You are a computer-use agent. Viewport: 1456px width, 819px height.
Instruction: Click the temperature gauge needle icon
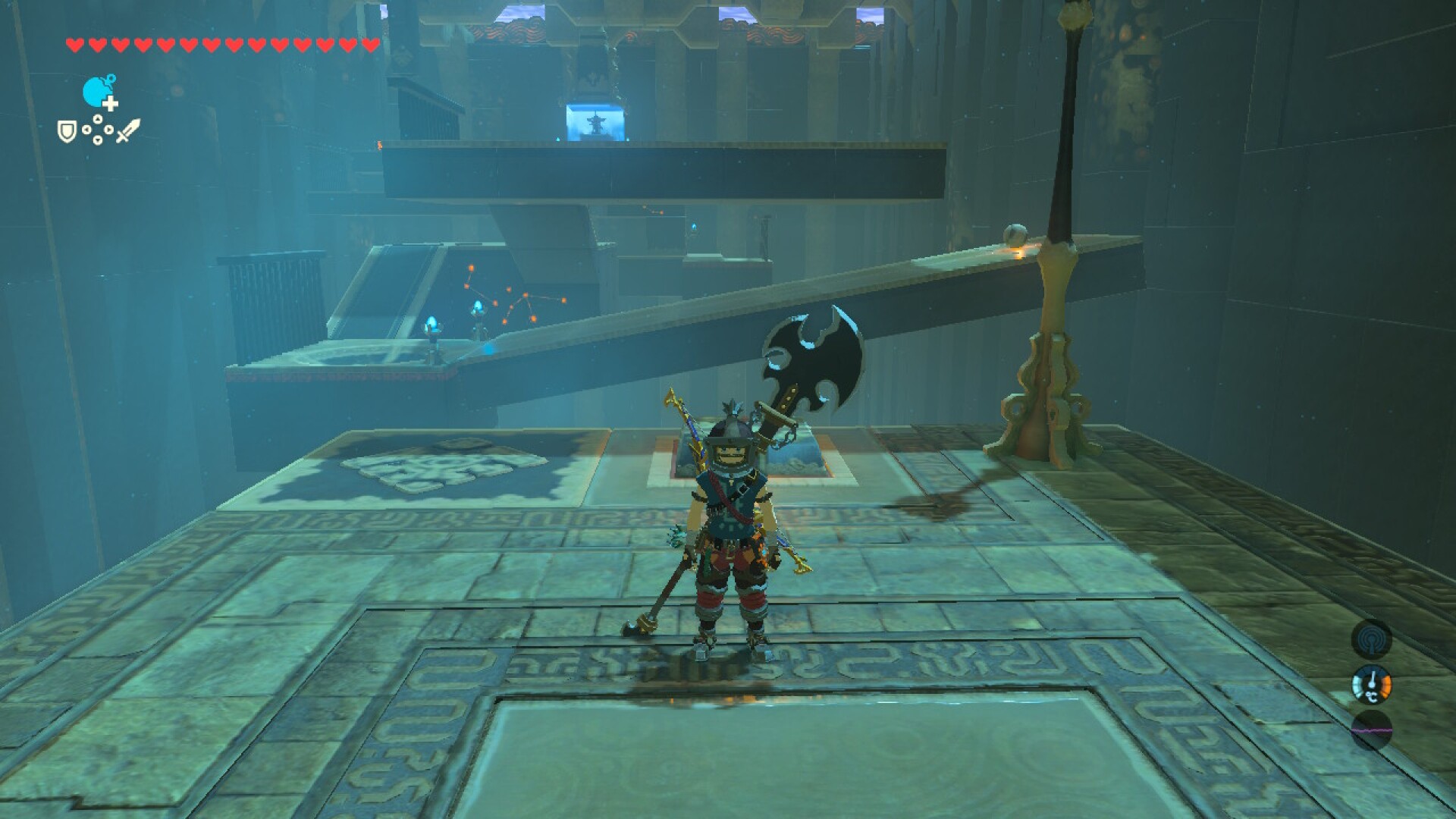pos(1372,679)
